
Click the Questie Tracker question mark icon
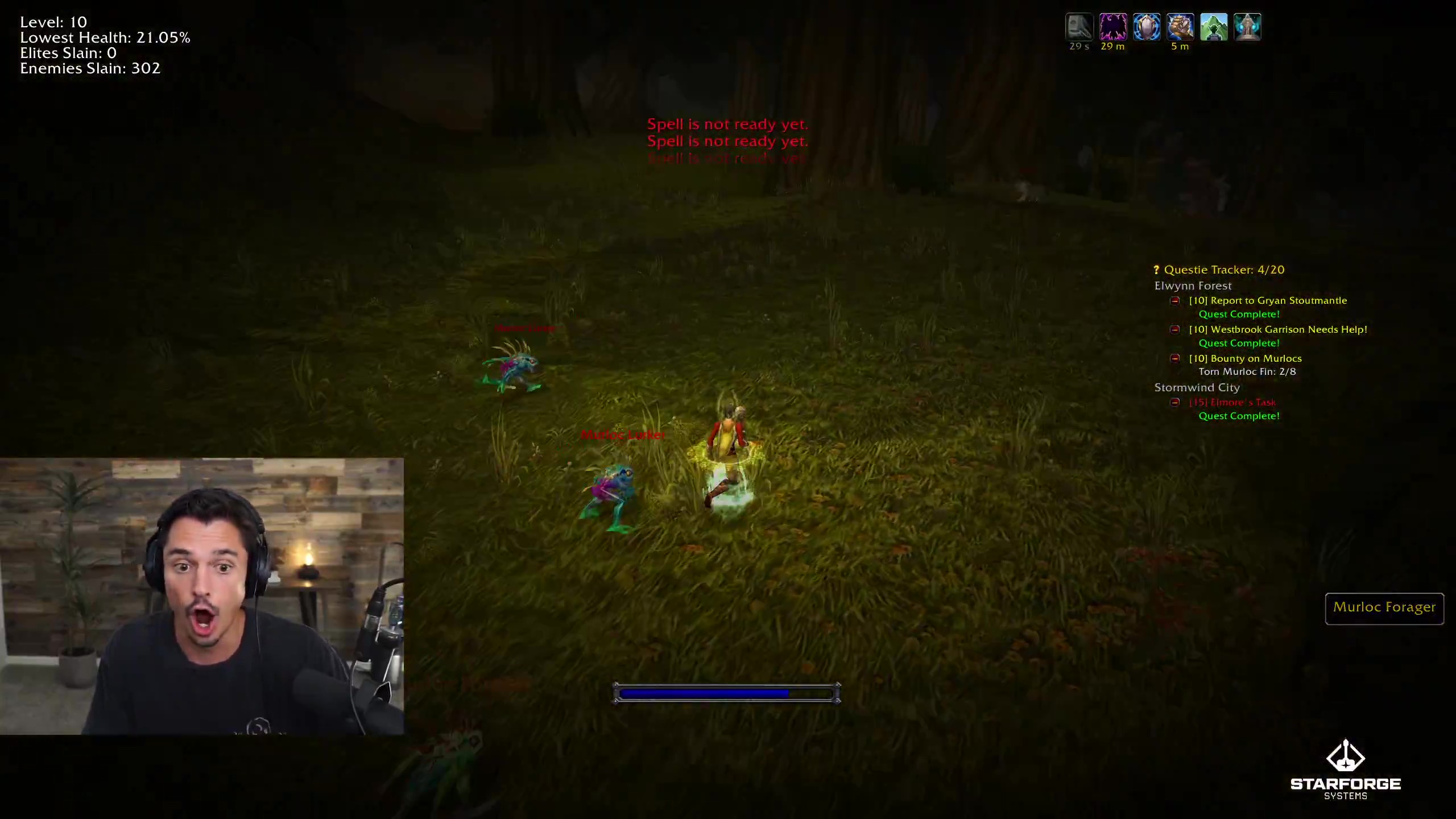point(1155,269)
